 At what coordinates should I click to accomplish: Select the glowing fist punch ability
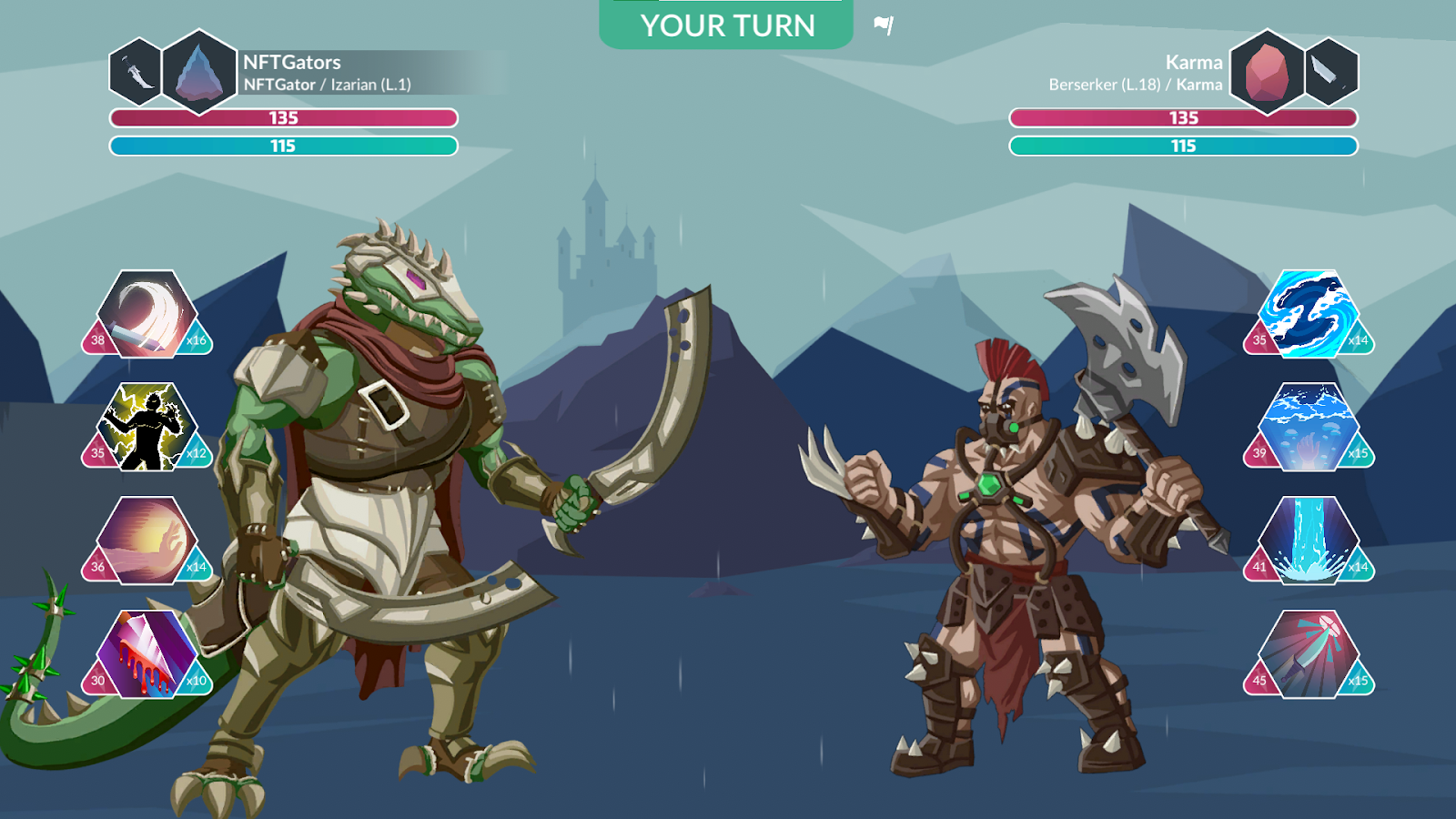point(147,540)
